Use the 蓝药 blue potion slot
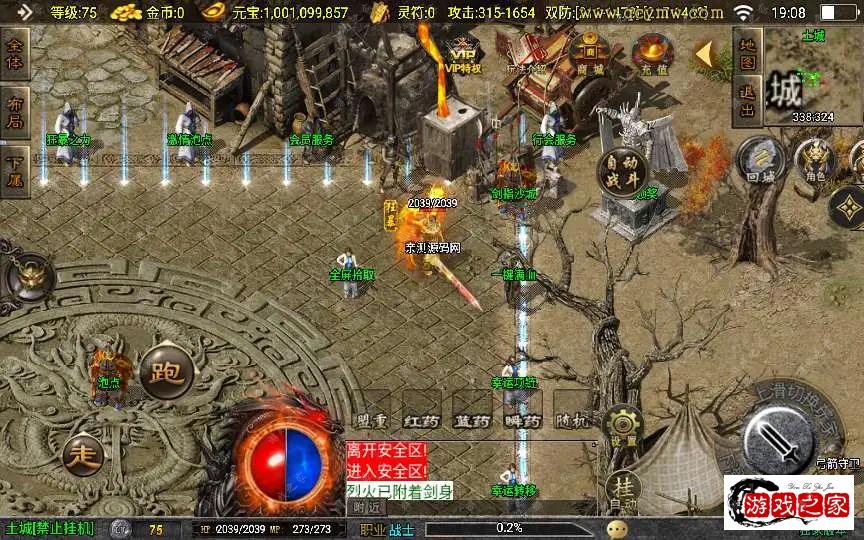Viewport: 864px width, 540px height. click(470, 422)
